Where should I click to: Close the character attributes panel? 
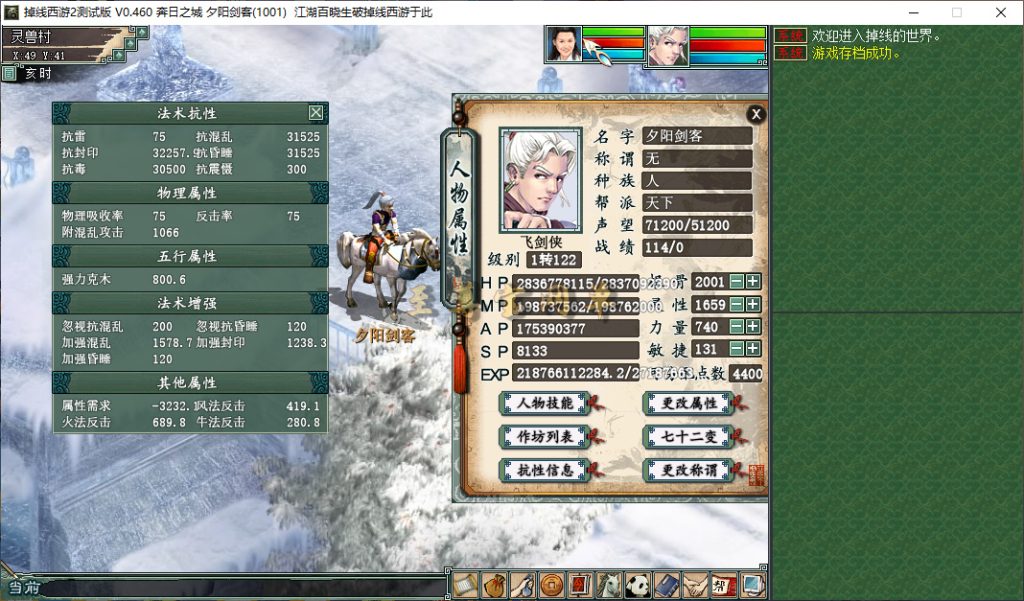[756, 115]
